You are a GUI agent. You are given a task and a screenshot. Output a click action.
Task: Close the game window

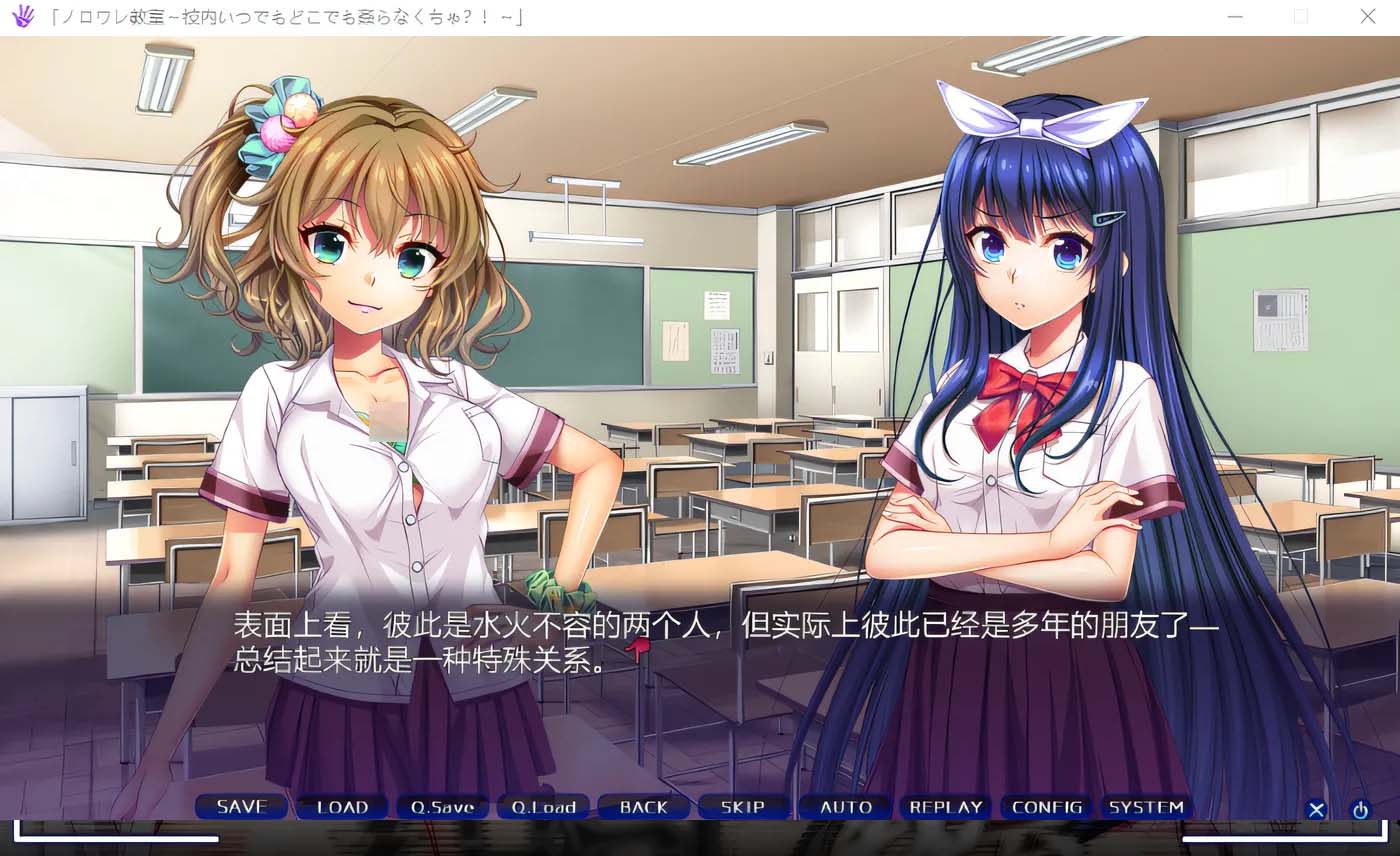1367,17
